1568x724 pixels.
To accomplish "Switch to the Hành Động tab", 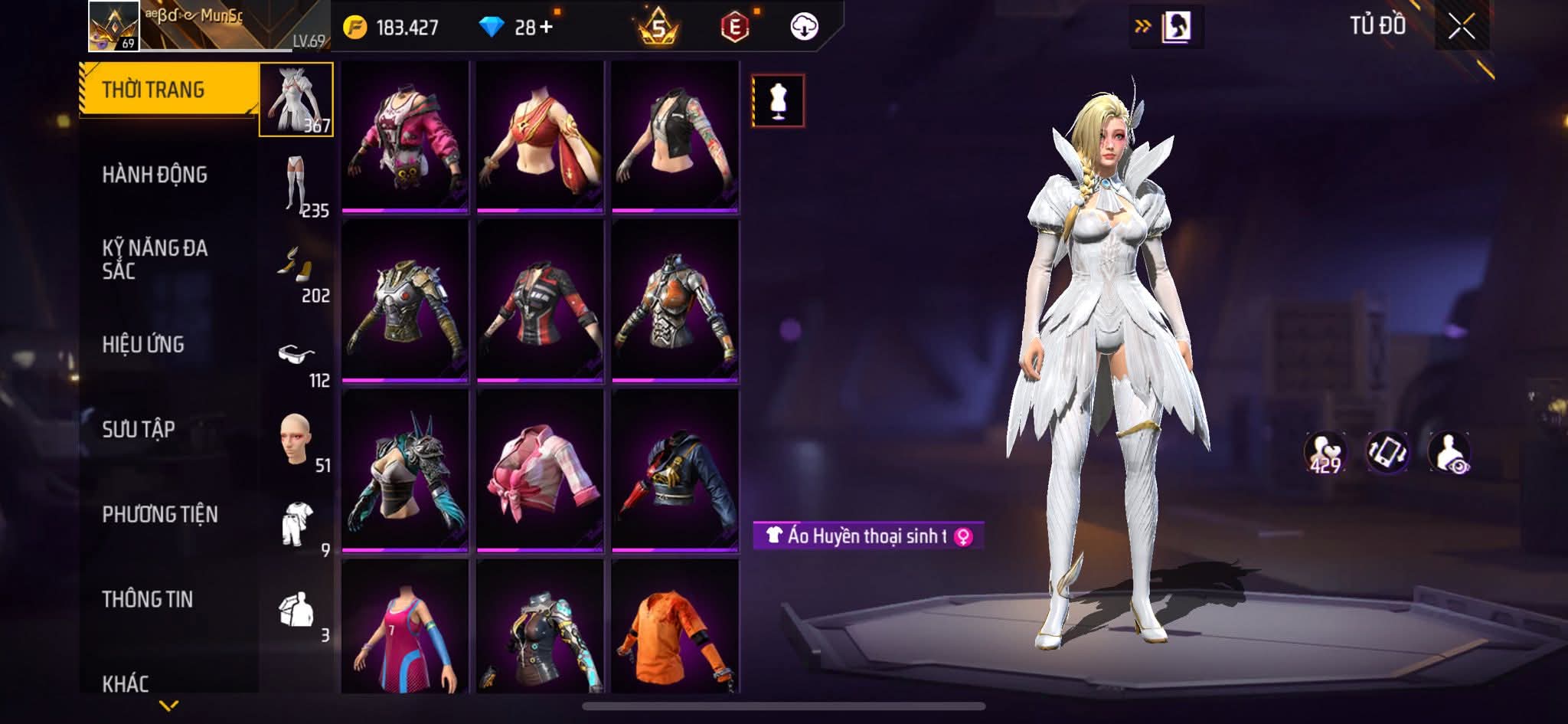I will [155, 175].
